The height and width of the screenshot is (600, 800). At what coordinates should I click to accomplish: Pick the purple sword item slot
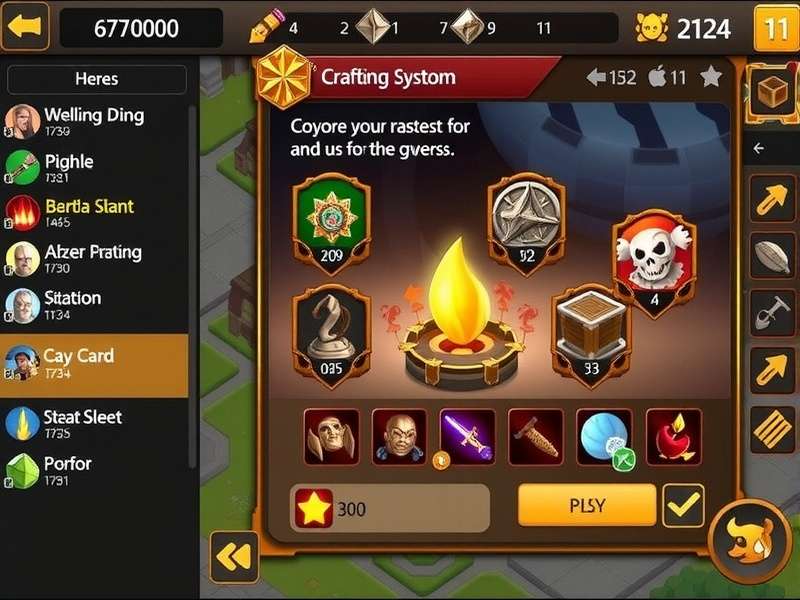tap(467, 436)
